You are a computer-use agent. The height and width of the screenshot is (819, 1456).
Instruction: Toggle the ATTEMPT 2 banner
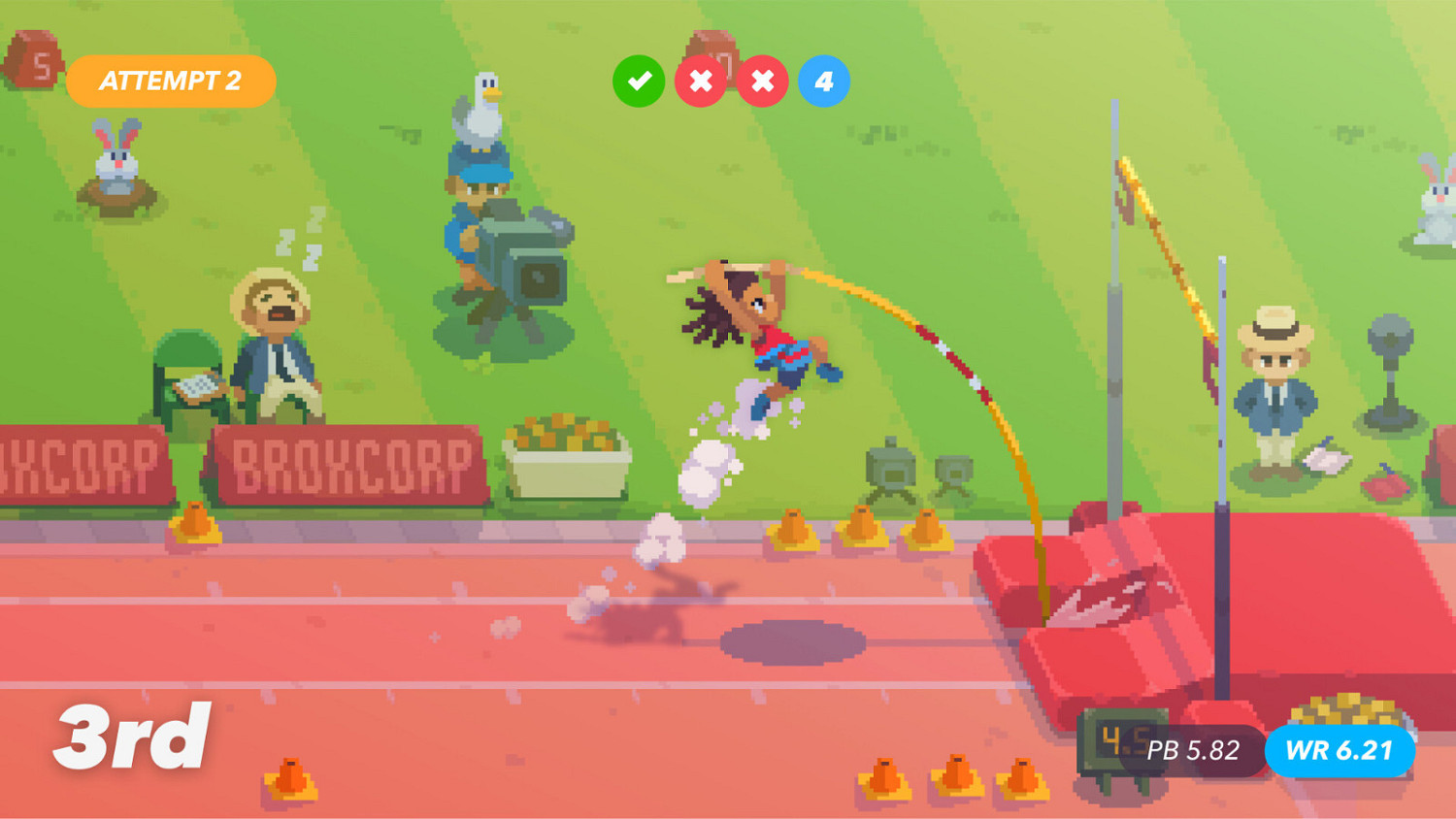[171, 82]
